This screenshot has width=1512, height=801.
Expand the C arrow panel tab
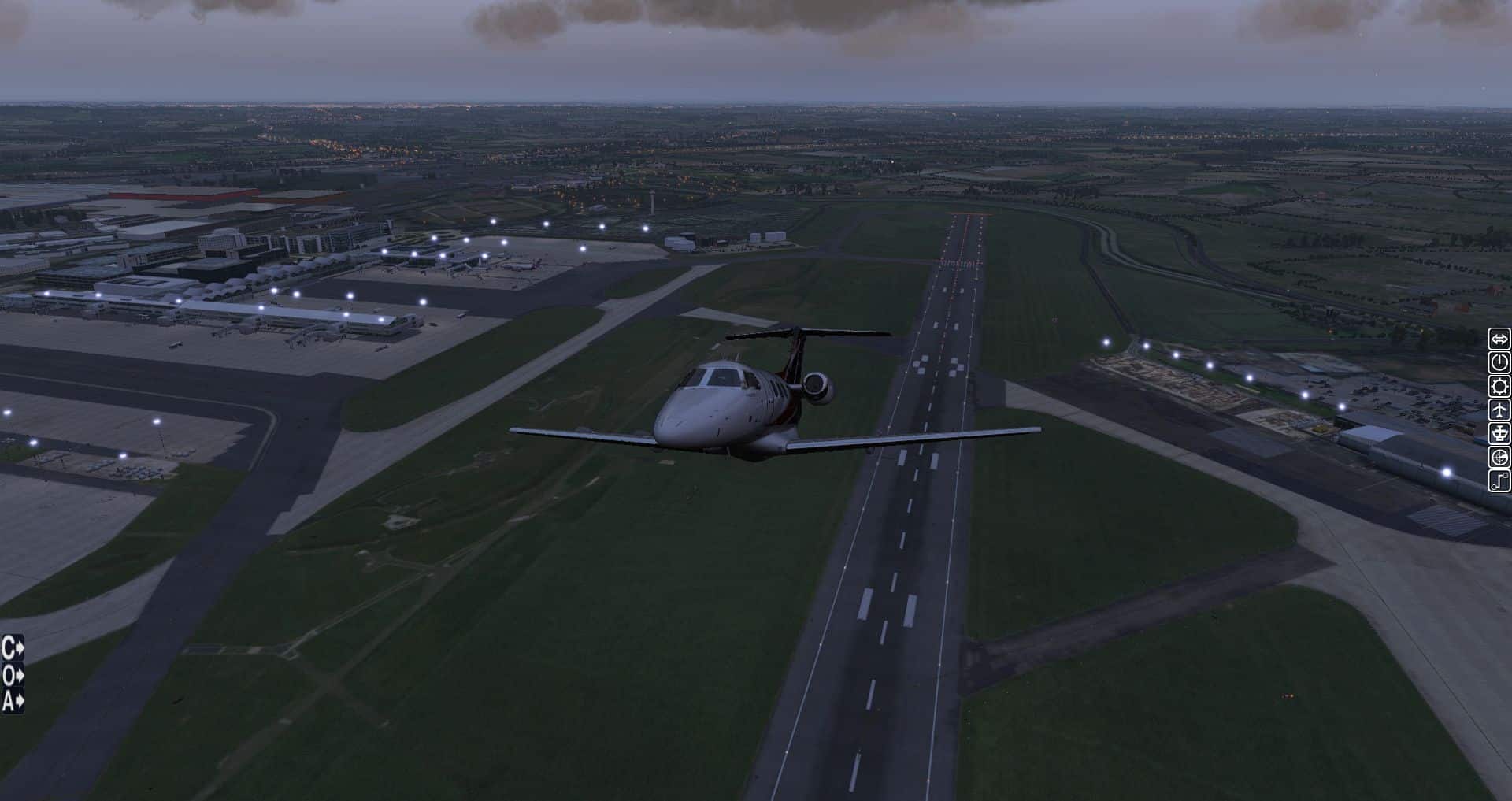(13, 648)
